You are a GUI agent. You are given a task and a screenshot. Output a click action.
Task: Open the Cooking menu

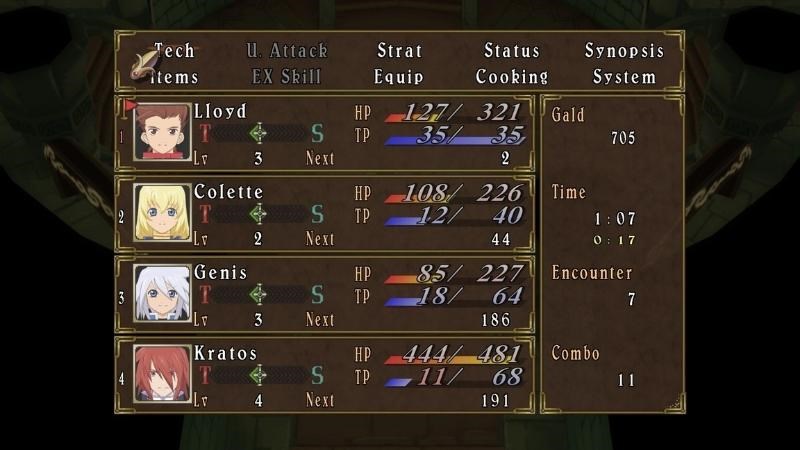pyautogui.click(x=511, y=77)
